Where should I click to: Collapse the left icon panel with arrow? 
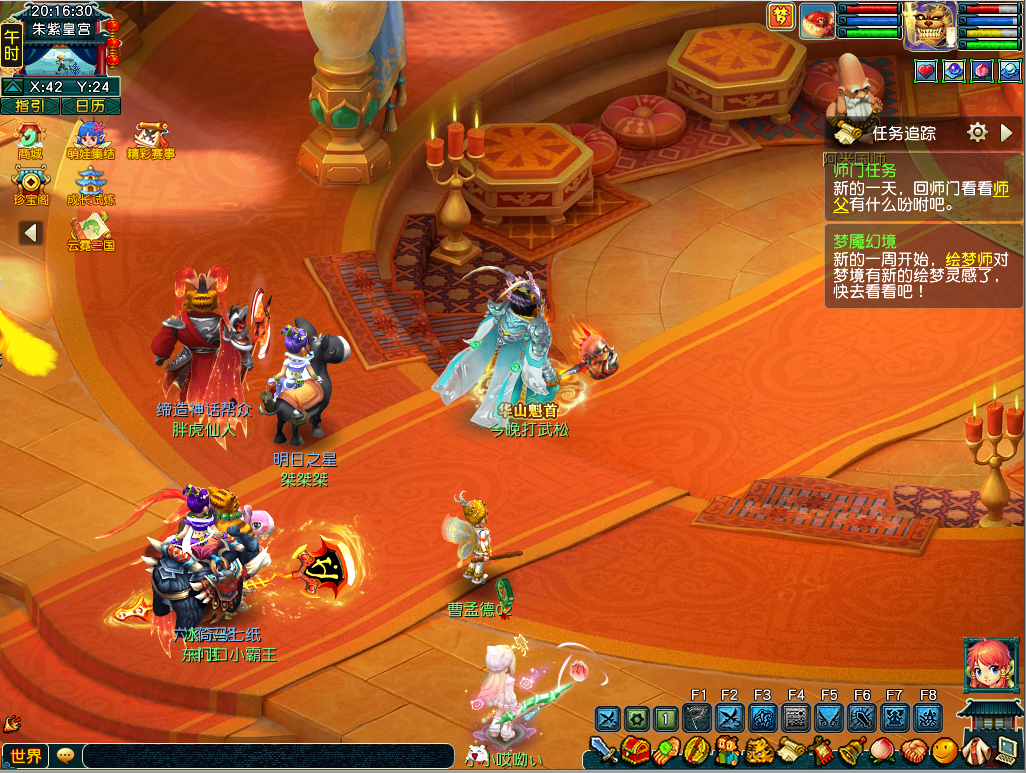pyautogui.click(x=31, y=232)
